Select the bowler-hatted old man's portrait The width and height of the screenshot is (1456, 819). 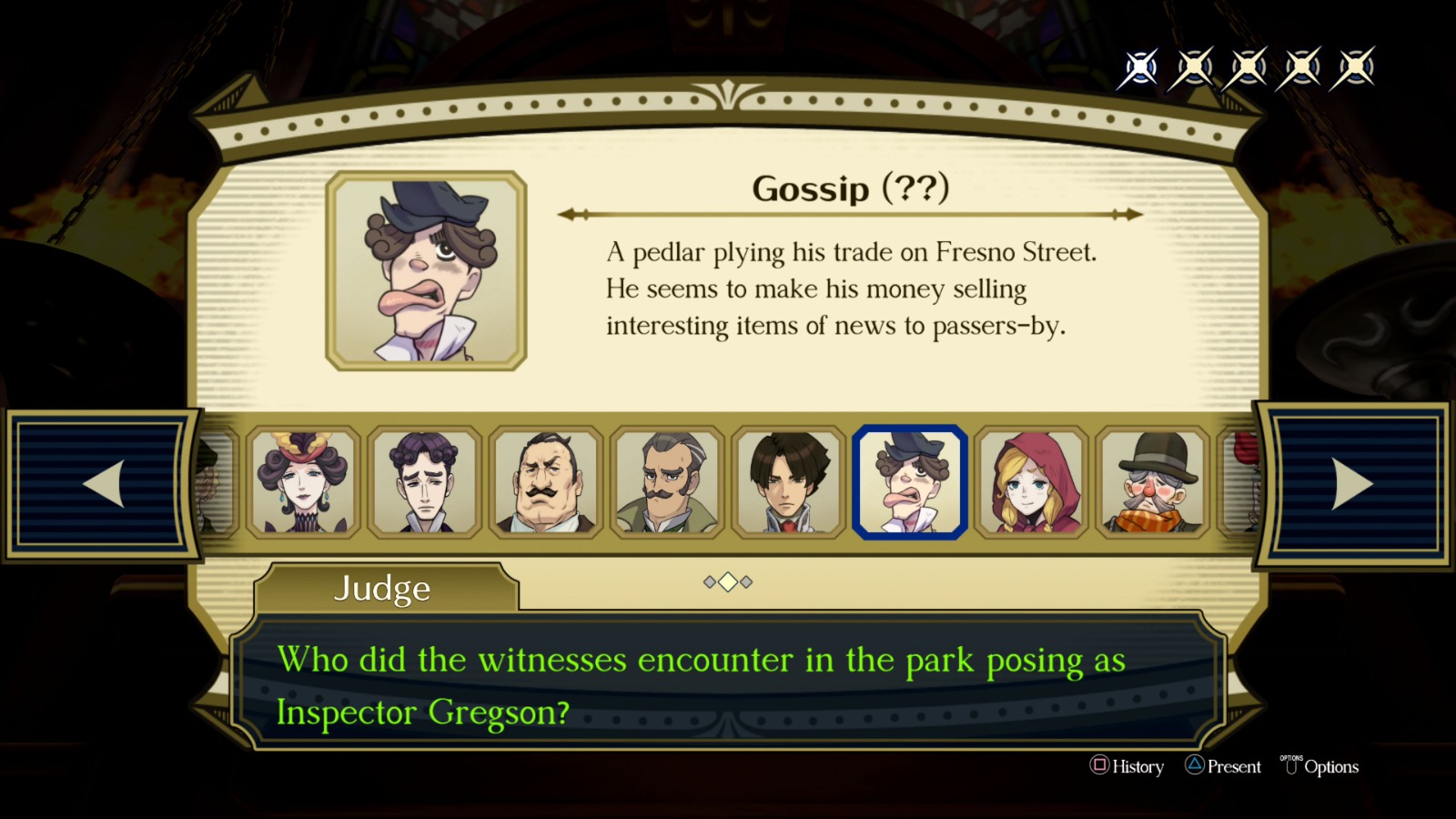point(1153,483)
